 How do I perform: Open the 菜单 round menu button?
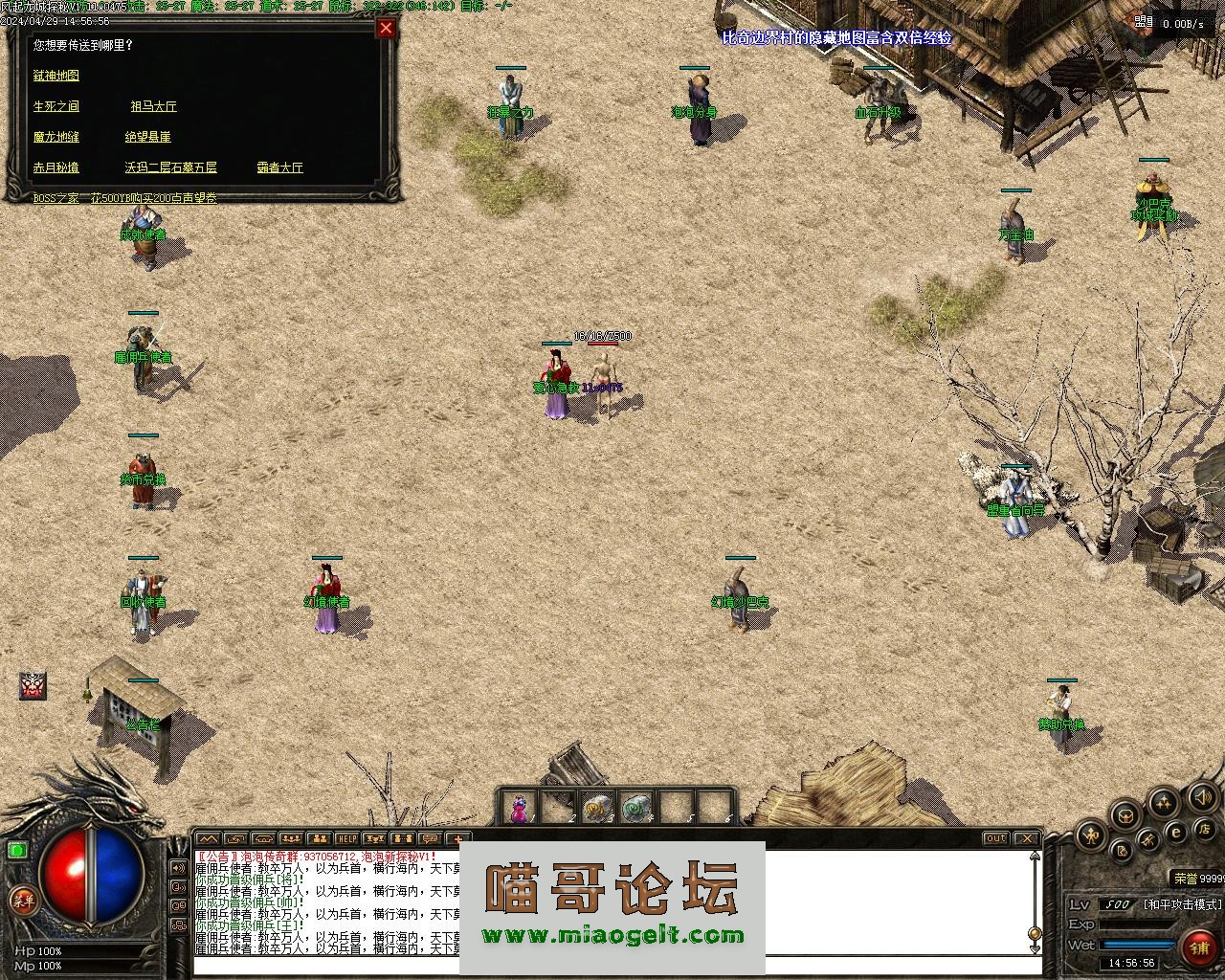pos(22,901)
